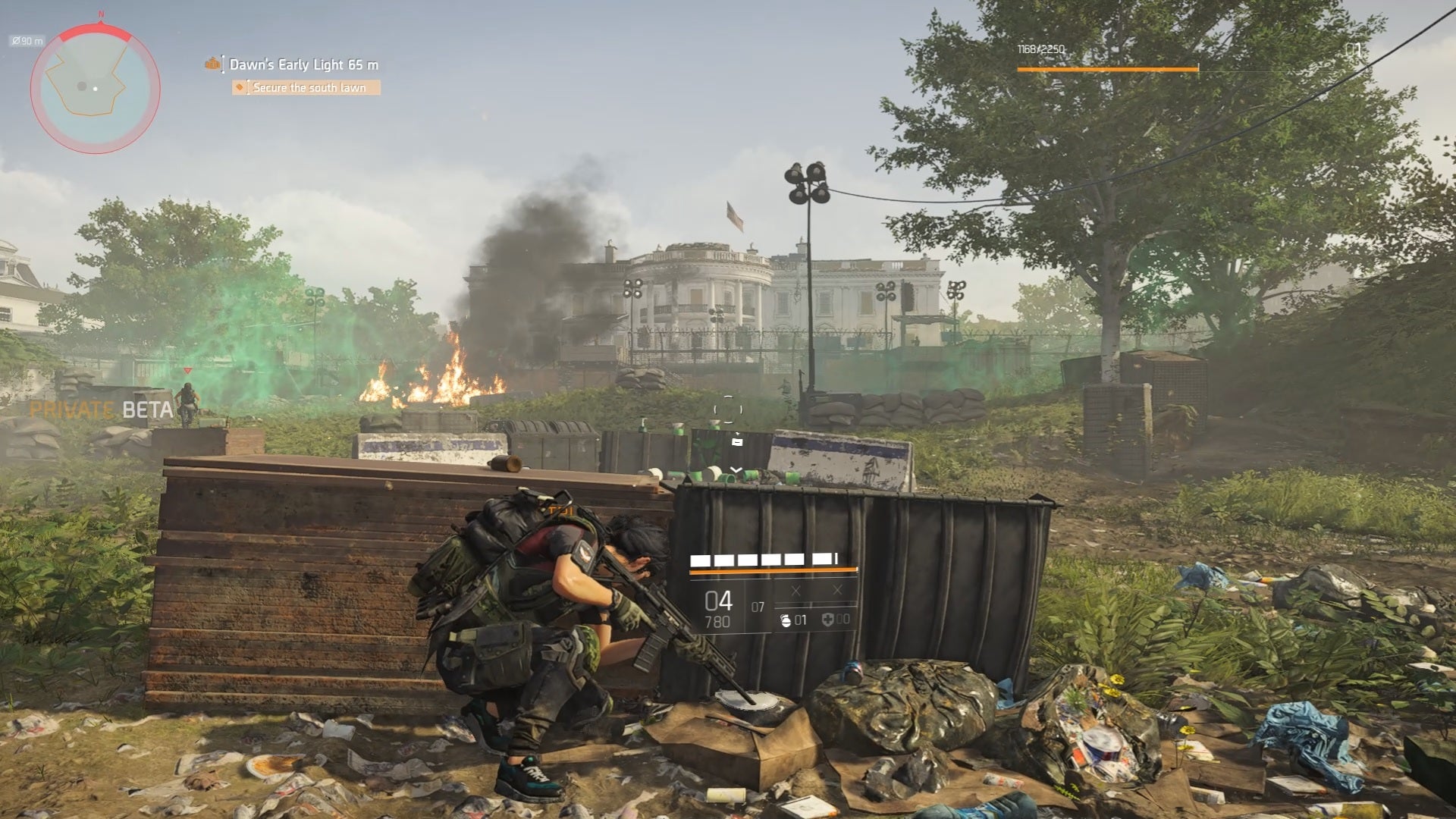Click the 1168/2250 XP counter text

tap(1040, 49)
